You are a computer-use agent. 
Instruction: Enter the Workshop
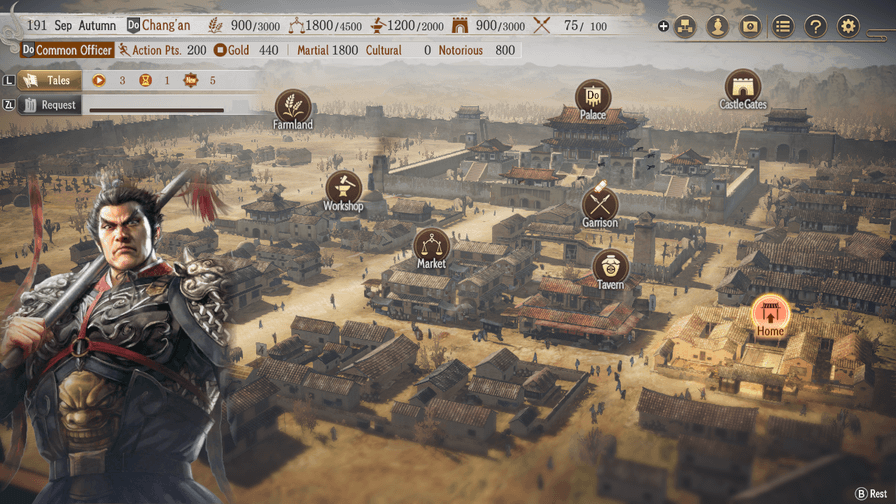(343, 187)
